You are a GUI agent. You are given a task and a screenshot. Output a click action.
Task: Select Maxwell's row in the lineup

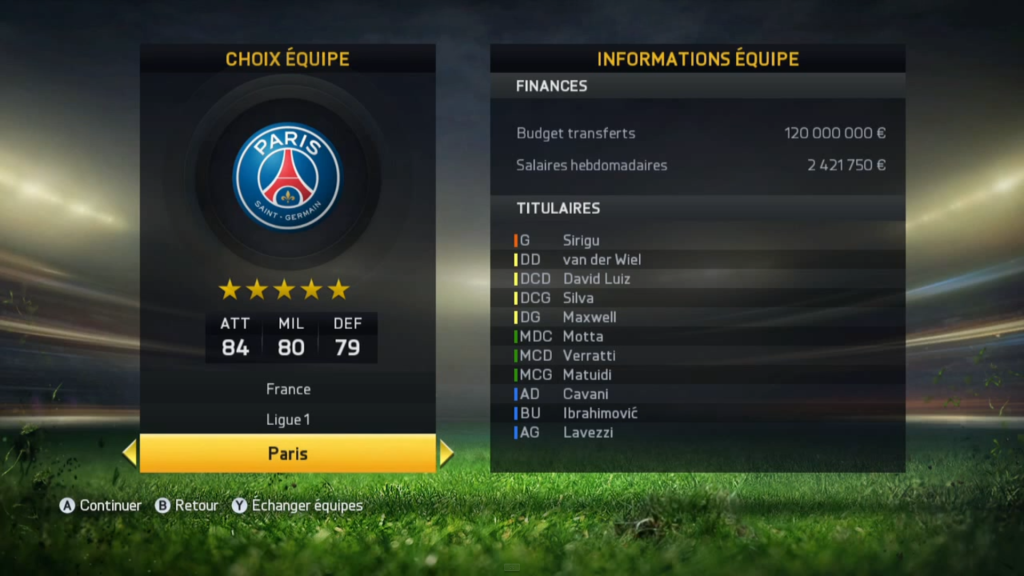pyautogui.click(x=589, y=317)
